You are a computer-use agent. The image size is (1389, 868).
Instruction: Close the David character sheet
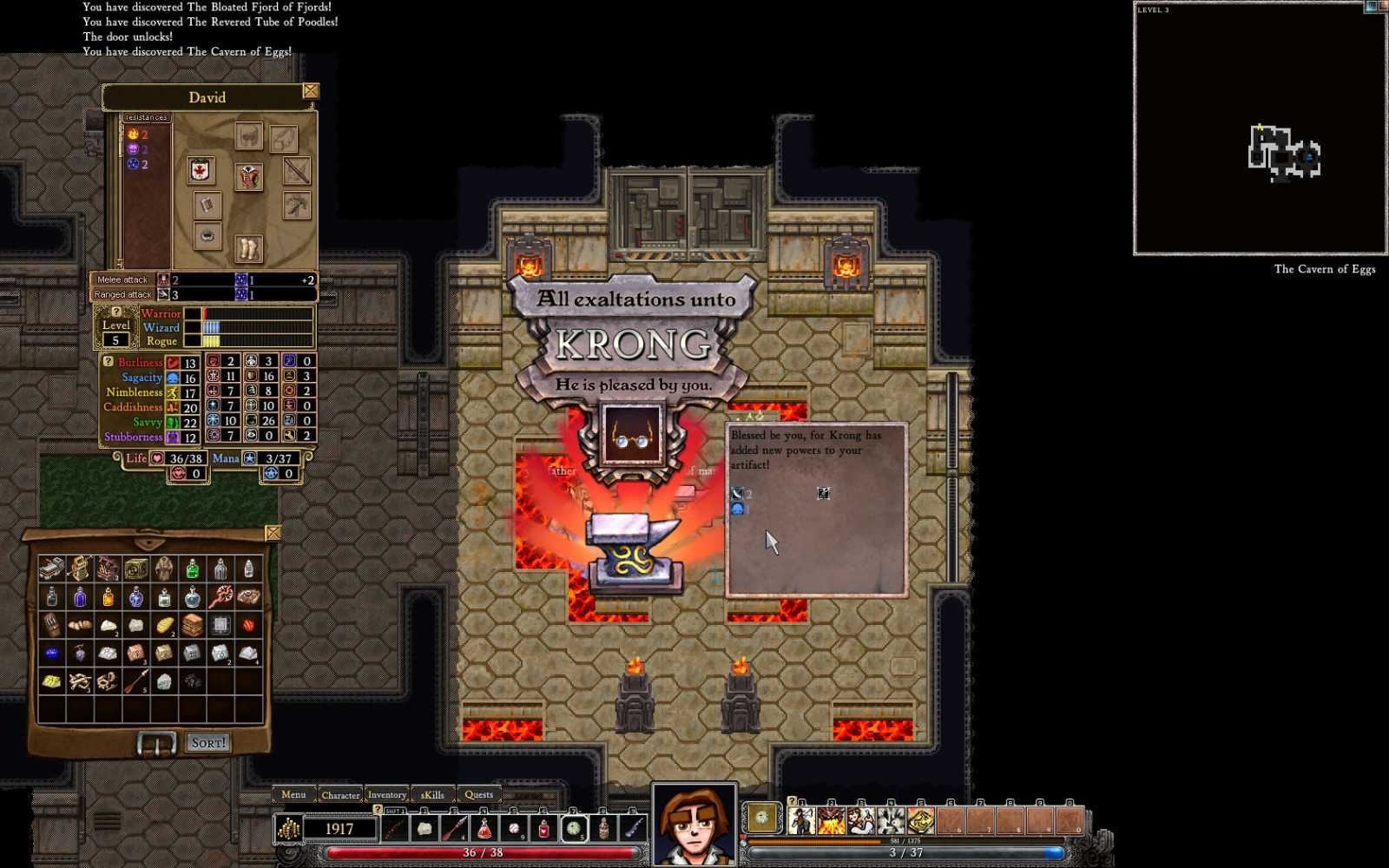point(311,90)
